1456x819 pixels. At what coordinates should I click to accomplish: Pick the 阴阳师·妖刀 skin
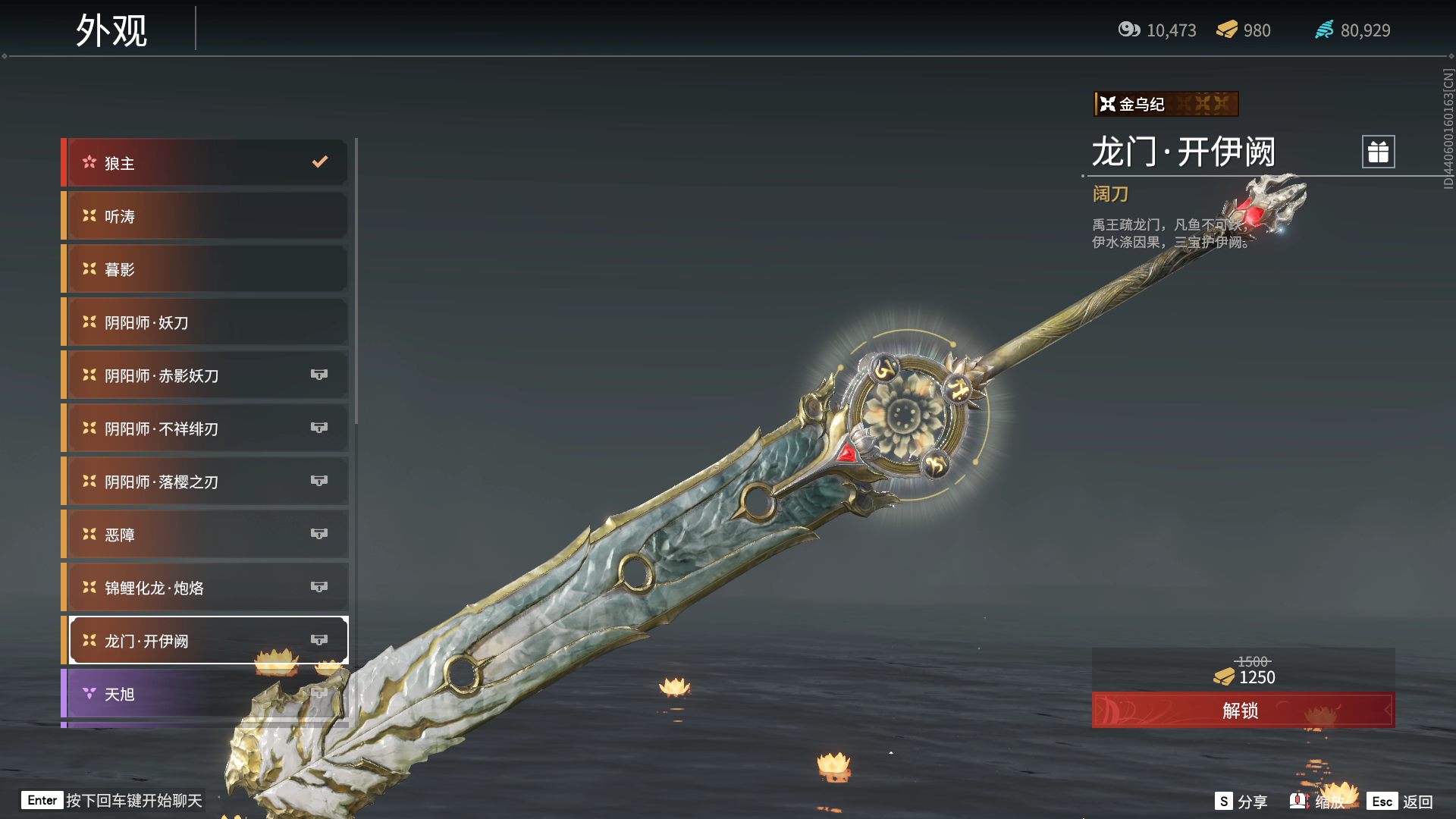[x=206, y=322]
